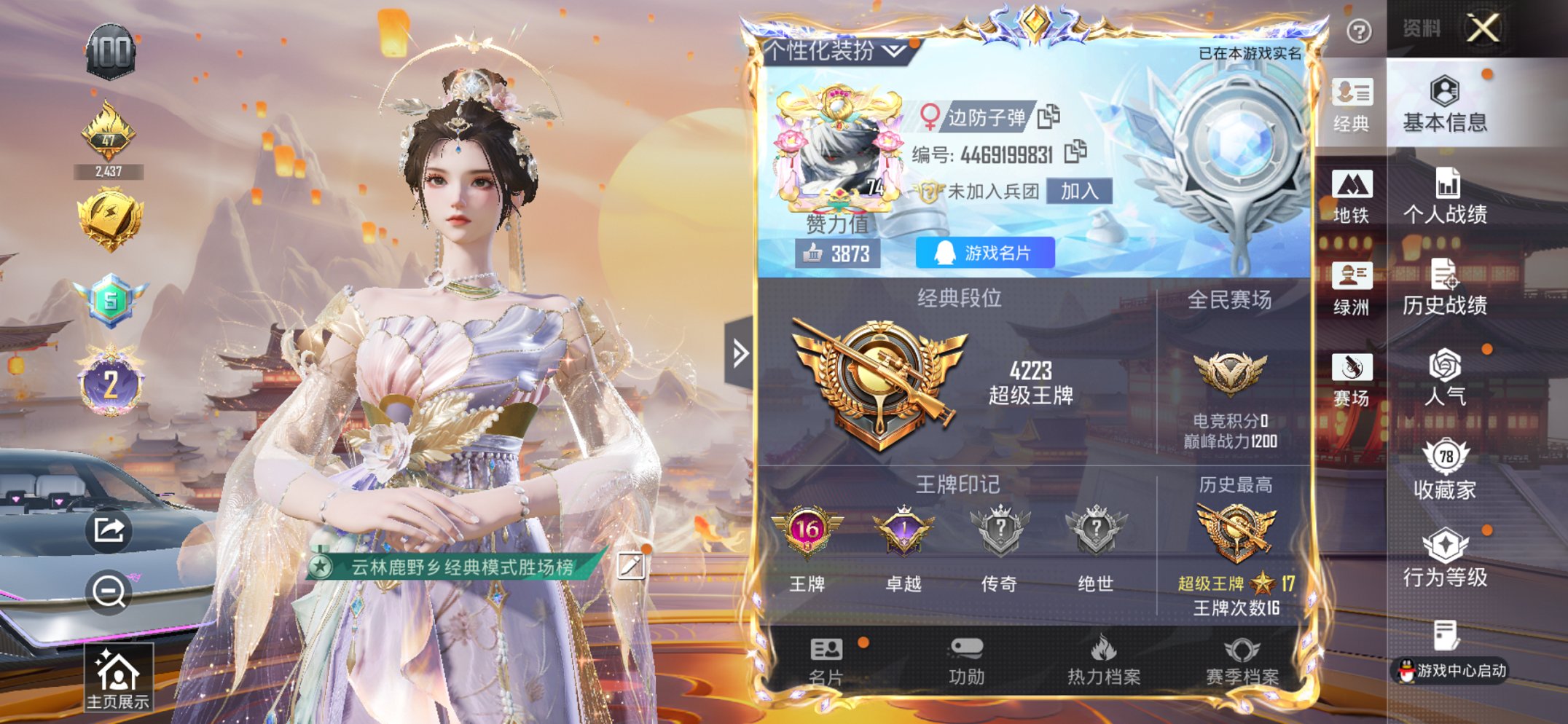This screenshot has height=724, width=1568.
Task: Click the share arrow icon on the left
Action: 110,530
